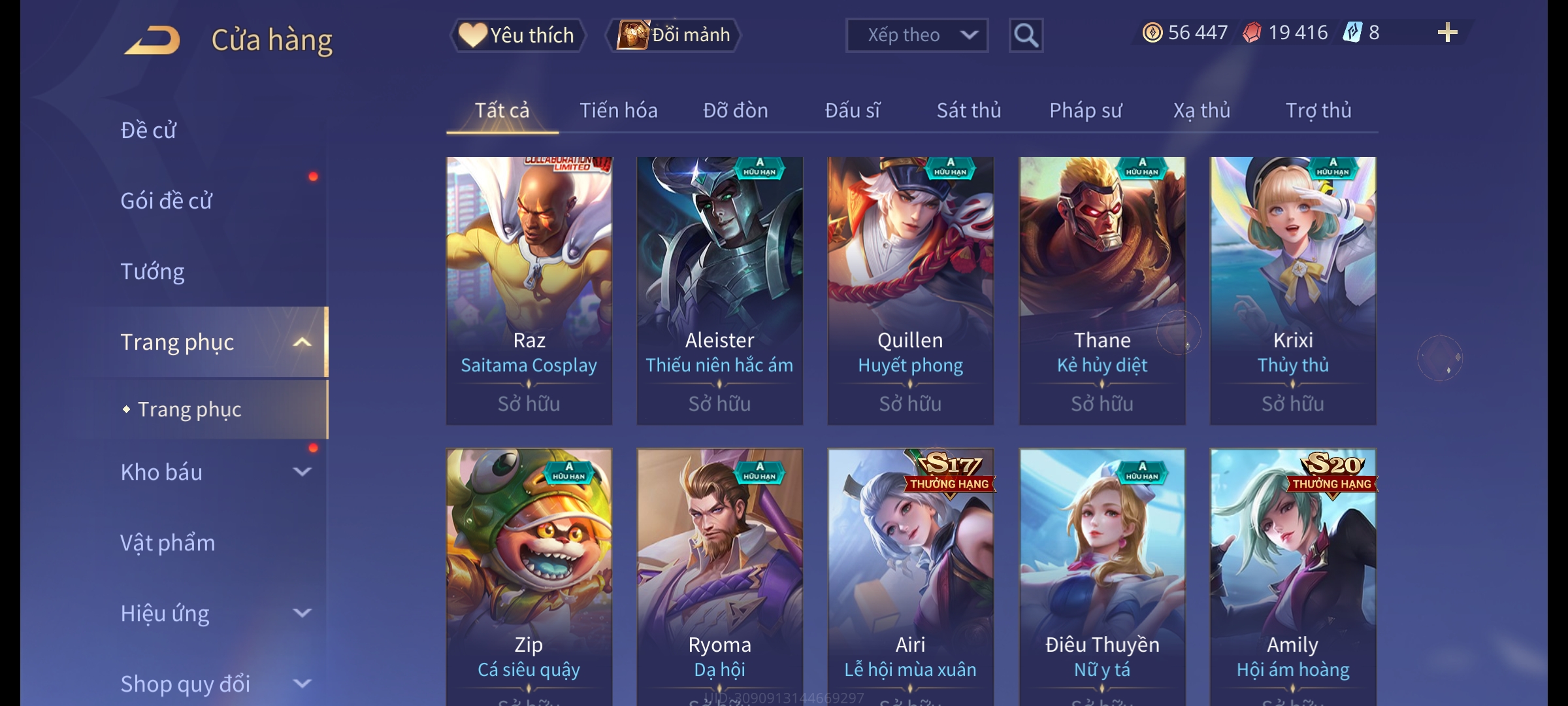The width and height of the screenshot is (1568, 706).
Task: Add currency with the plus button
Action: pos(1447,33)
